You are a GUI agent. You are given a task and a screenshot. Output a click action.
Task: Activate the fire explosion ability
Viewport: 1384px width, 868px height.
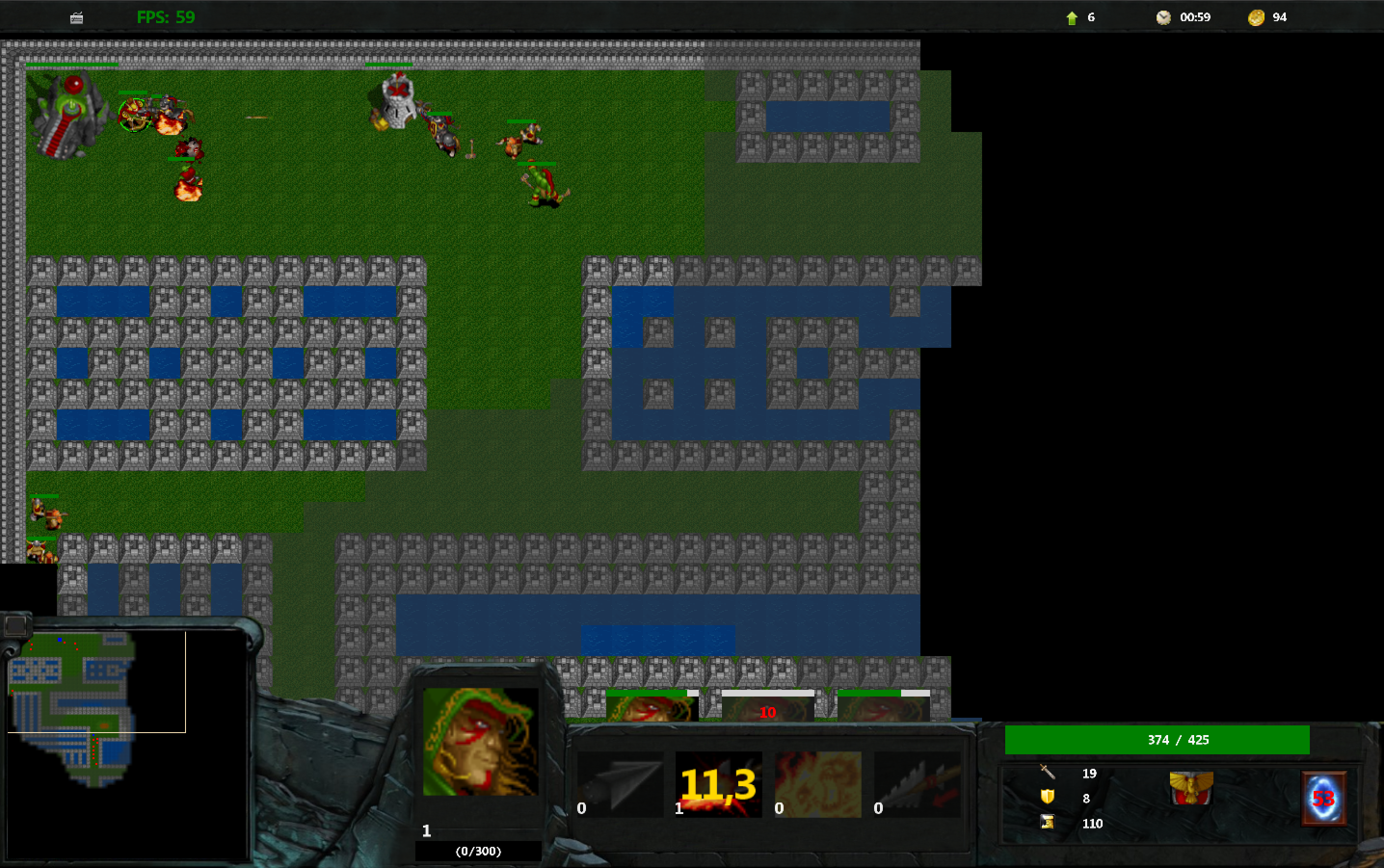(x=817, y=785)
